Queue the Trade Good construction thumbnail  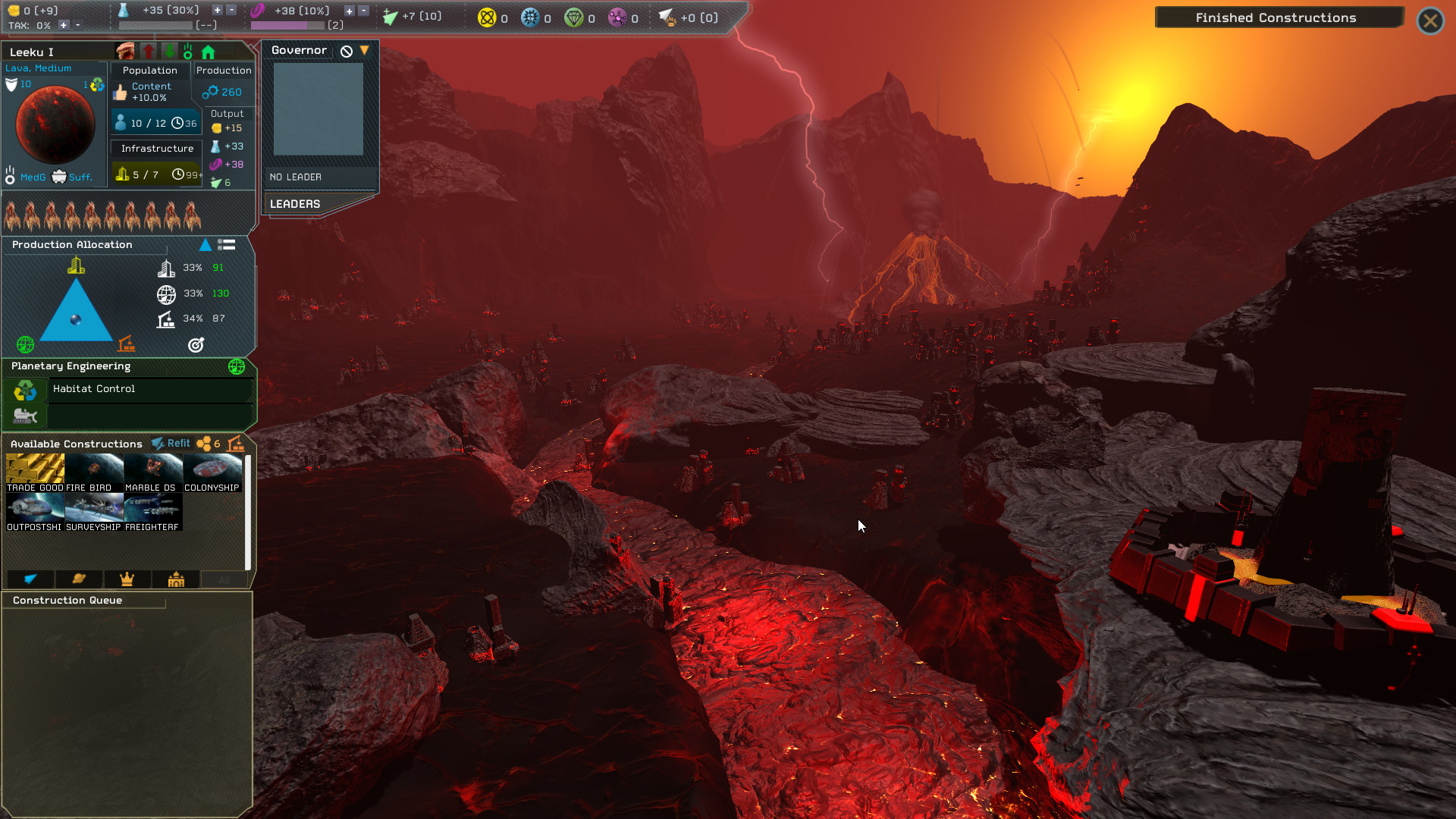35,466
